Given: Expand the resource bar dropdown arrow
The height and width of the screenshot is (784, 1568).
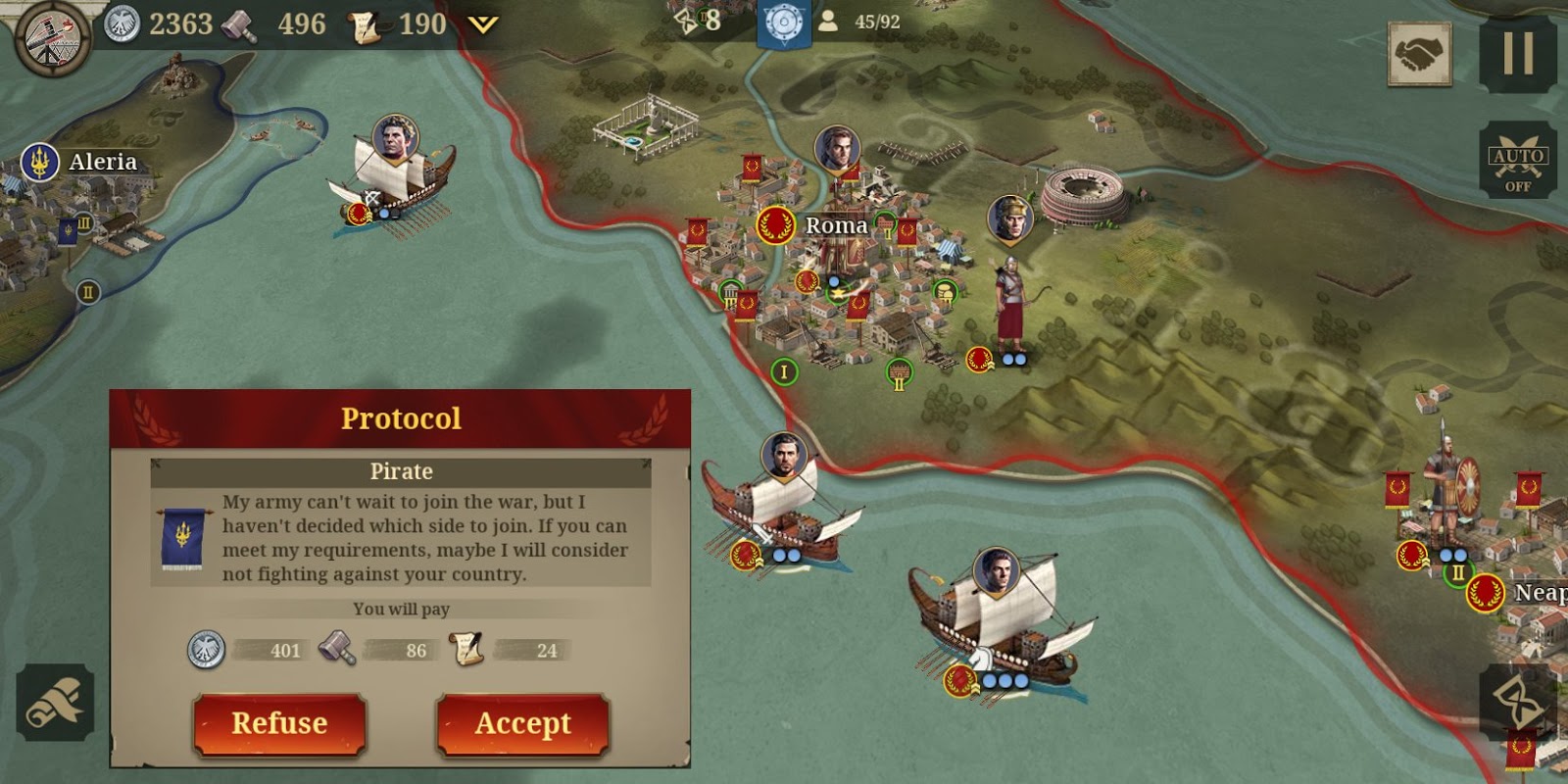Looking at the screenshot, I should click(x=483, y=24).
